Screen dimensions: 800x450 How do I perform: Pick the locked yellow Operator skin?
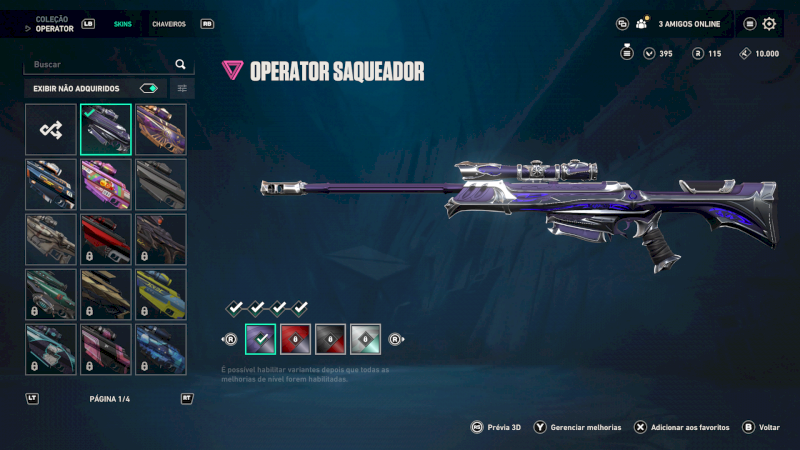161,294
